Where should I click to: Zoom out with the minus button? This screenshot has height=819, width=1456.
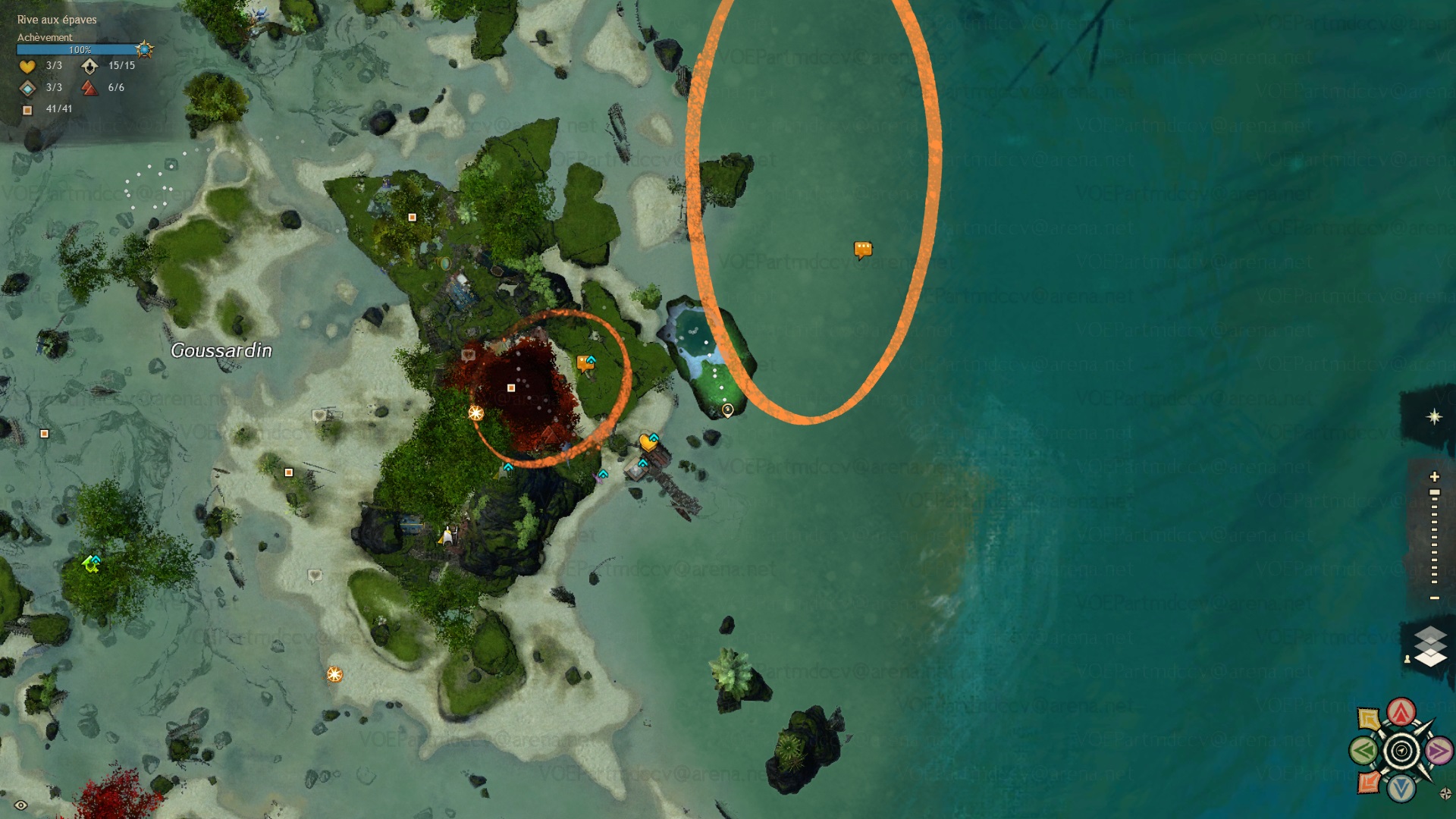click(1434, 598)
